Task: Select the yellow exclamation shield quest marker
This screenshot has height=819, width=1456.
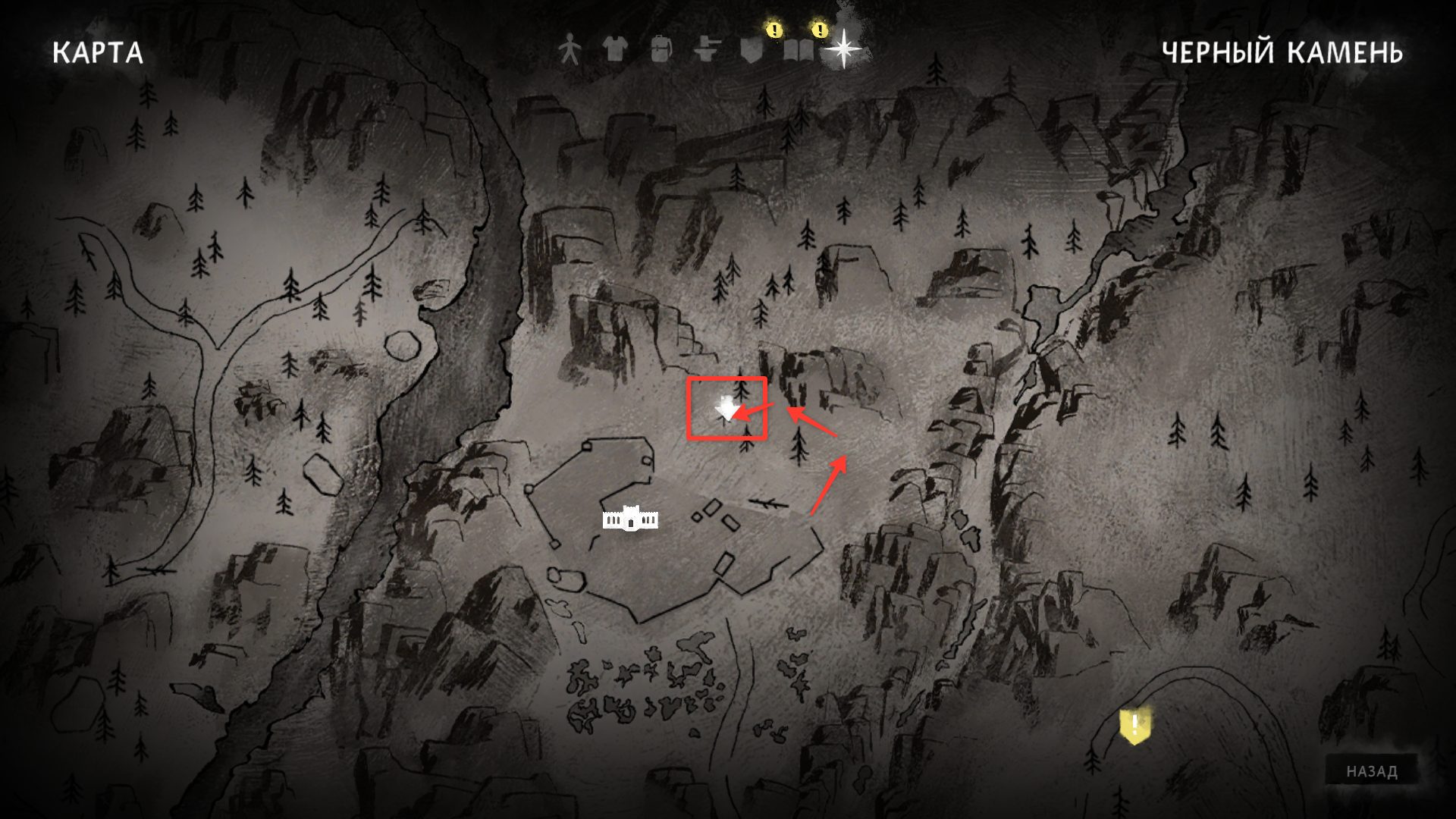Action: [x=1134, y=726]
